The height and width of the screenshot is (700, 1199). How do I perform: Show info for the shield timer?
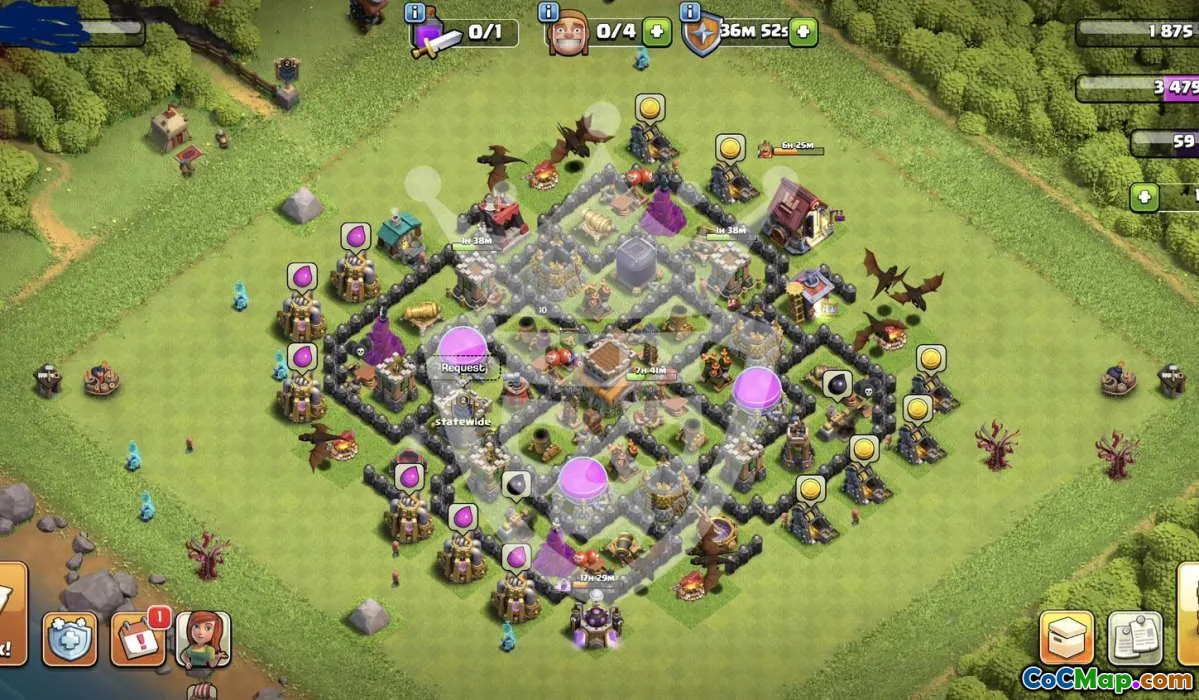point(689,12)
